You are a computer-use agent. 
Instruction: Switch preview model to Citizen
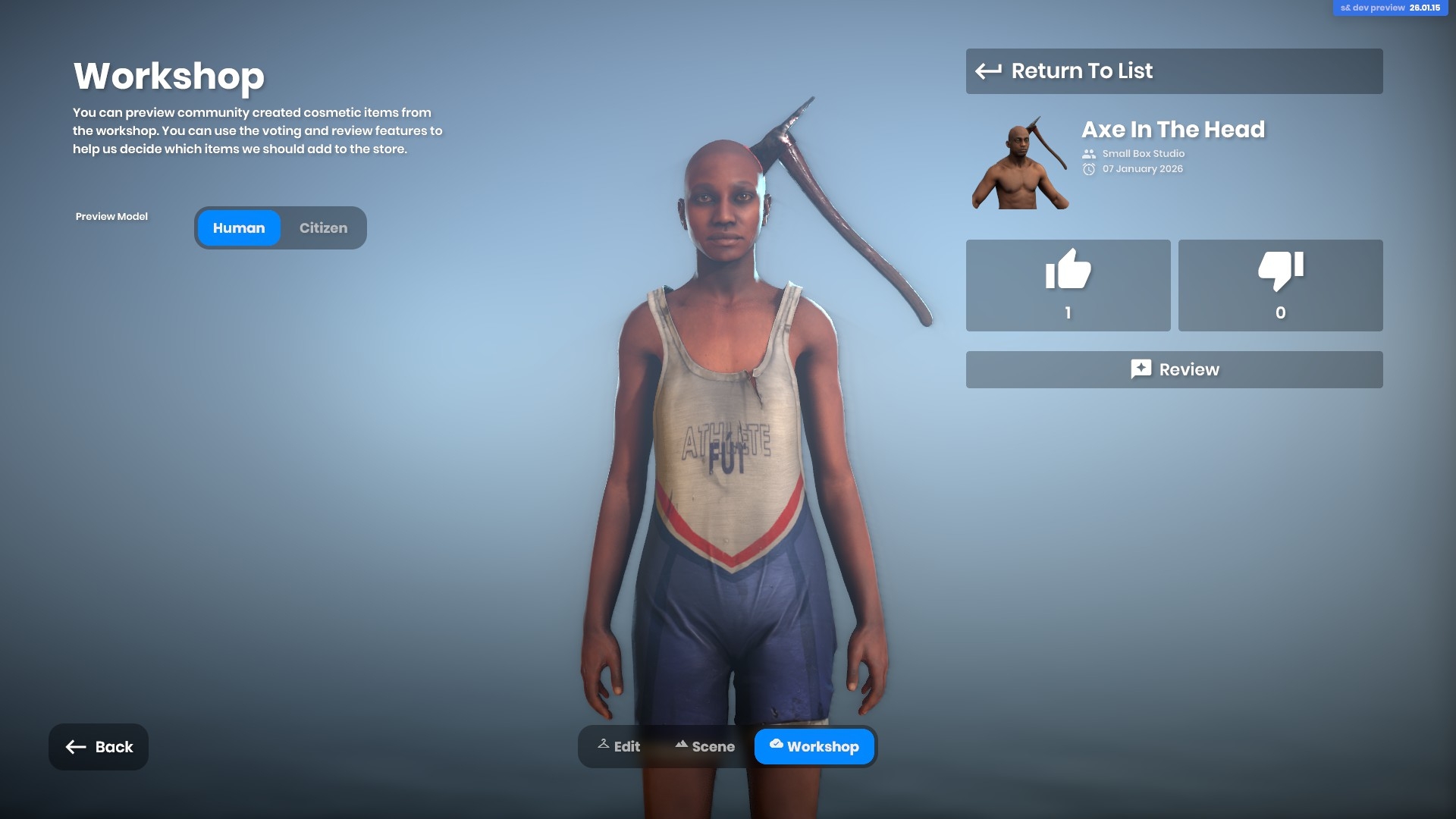click(x=323, y=228)
